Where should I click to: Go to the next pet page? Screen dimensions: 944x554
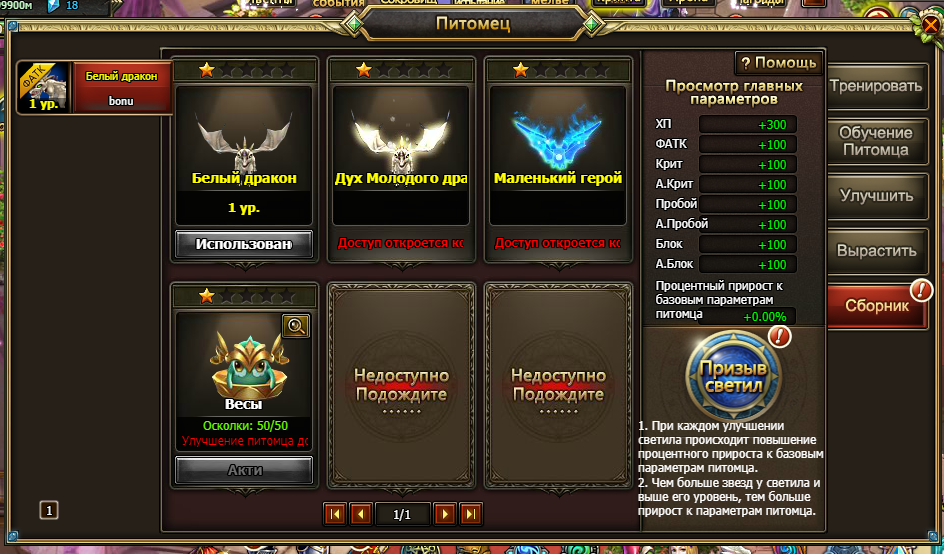coord(445,514)
